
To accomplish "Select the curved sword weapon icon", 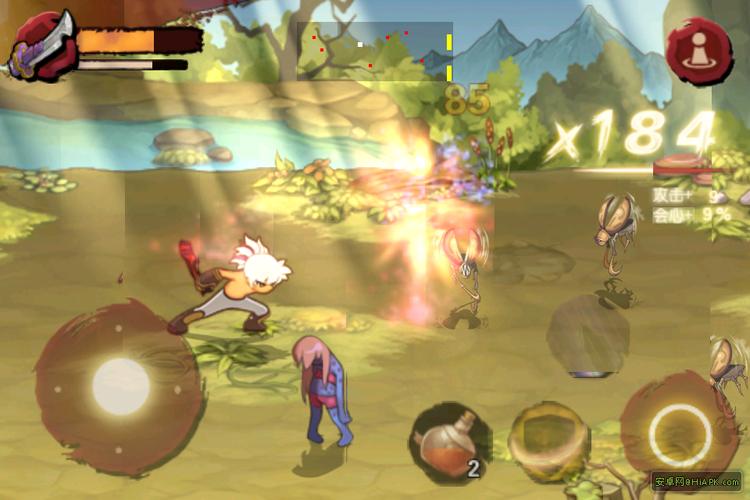I will tap(41, 47).
